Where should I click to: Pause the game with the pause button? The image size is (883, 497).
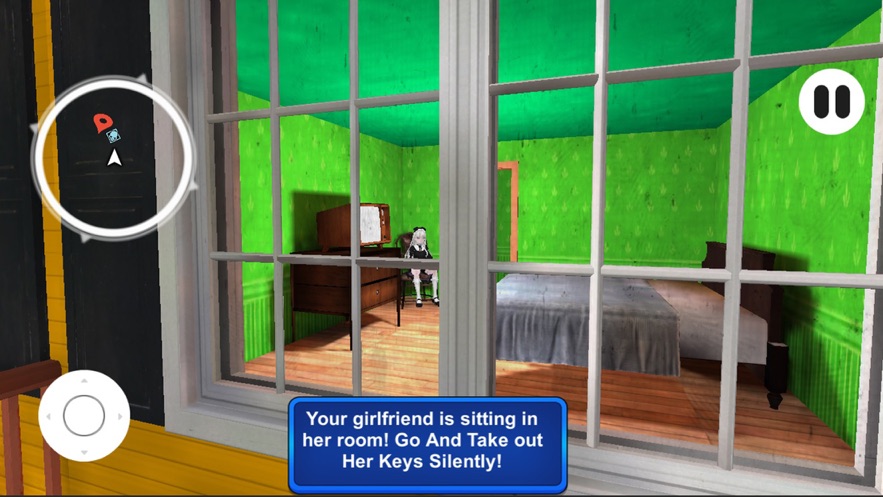(x=831, y=101)
